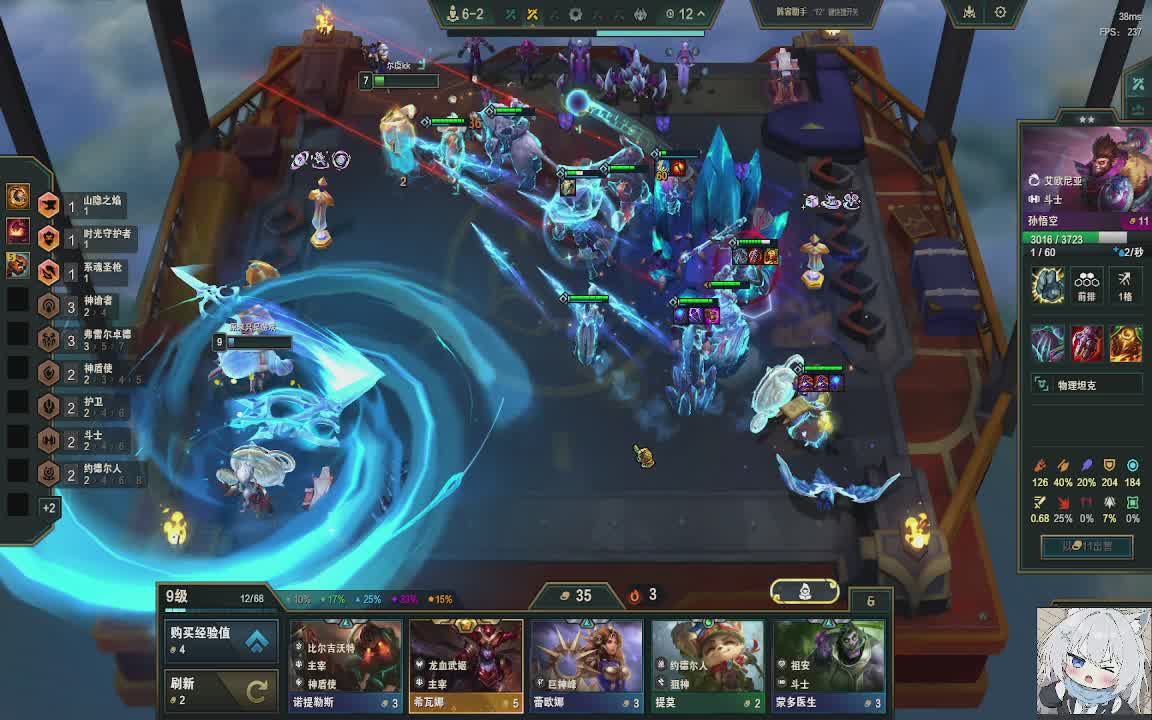Click 孙悟空's fist ability icon
Screen dimensions: 1152x720
coord(1048,285)
